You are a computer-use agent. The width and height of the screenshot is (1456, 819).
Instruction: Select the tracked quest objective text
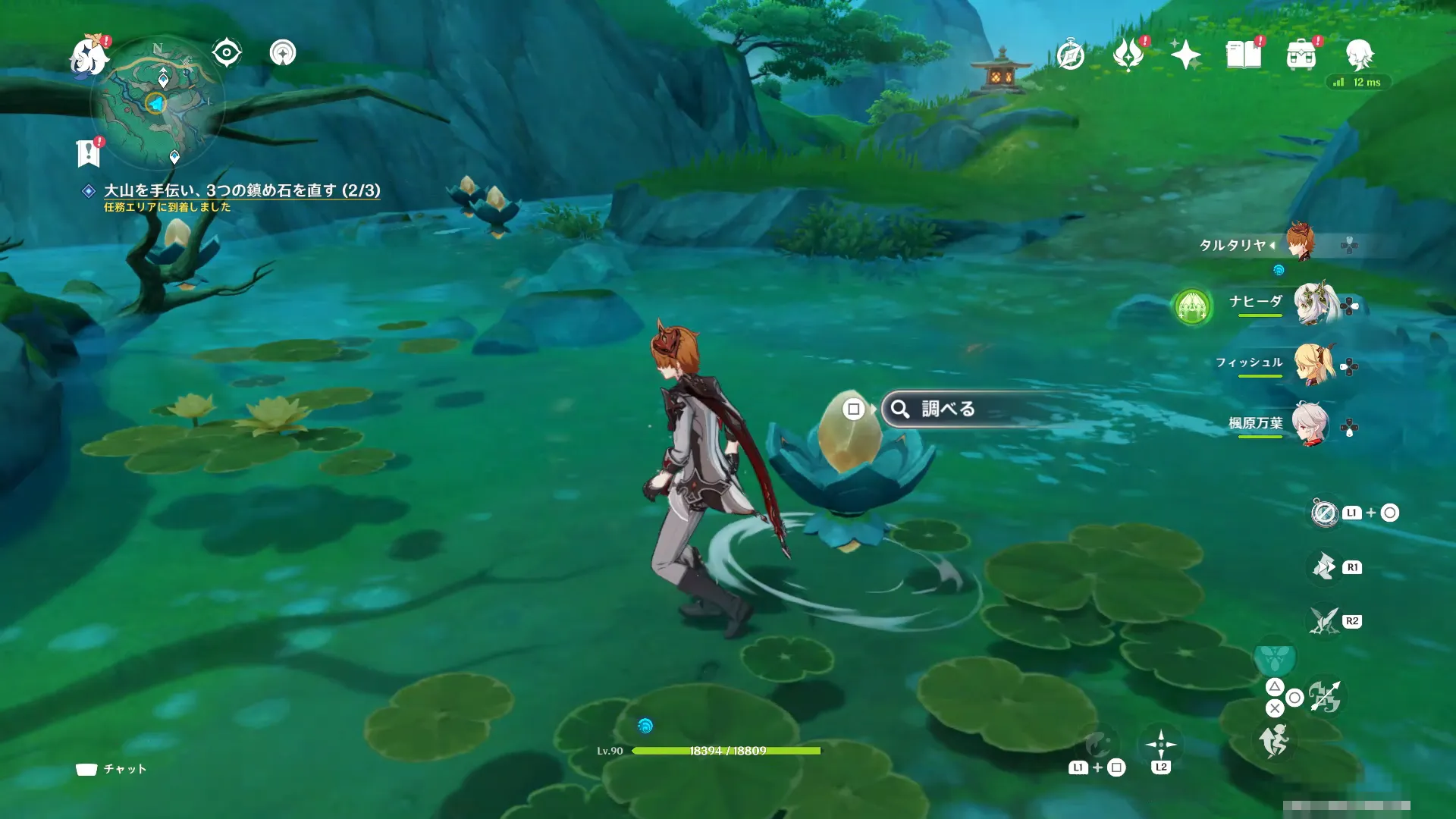pyautogui.click(x=242, y=190)
